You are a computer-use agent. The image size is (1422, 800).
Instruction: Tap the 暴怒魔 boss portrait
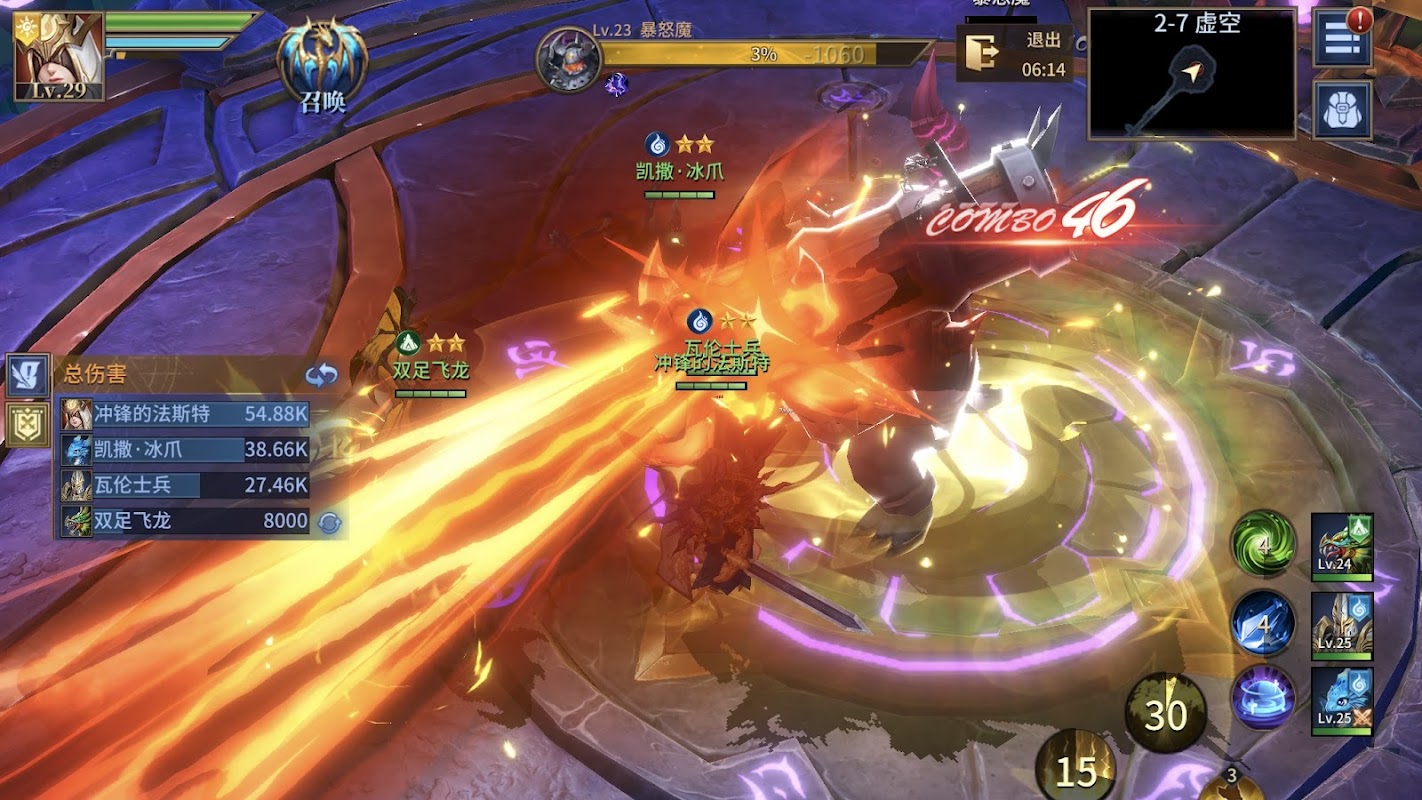pos(568,60)
